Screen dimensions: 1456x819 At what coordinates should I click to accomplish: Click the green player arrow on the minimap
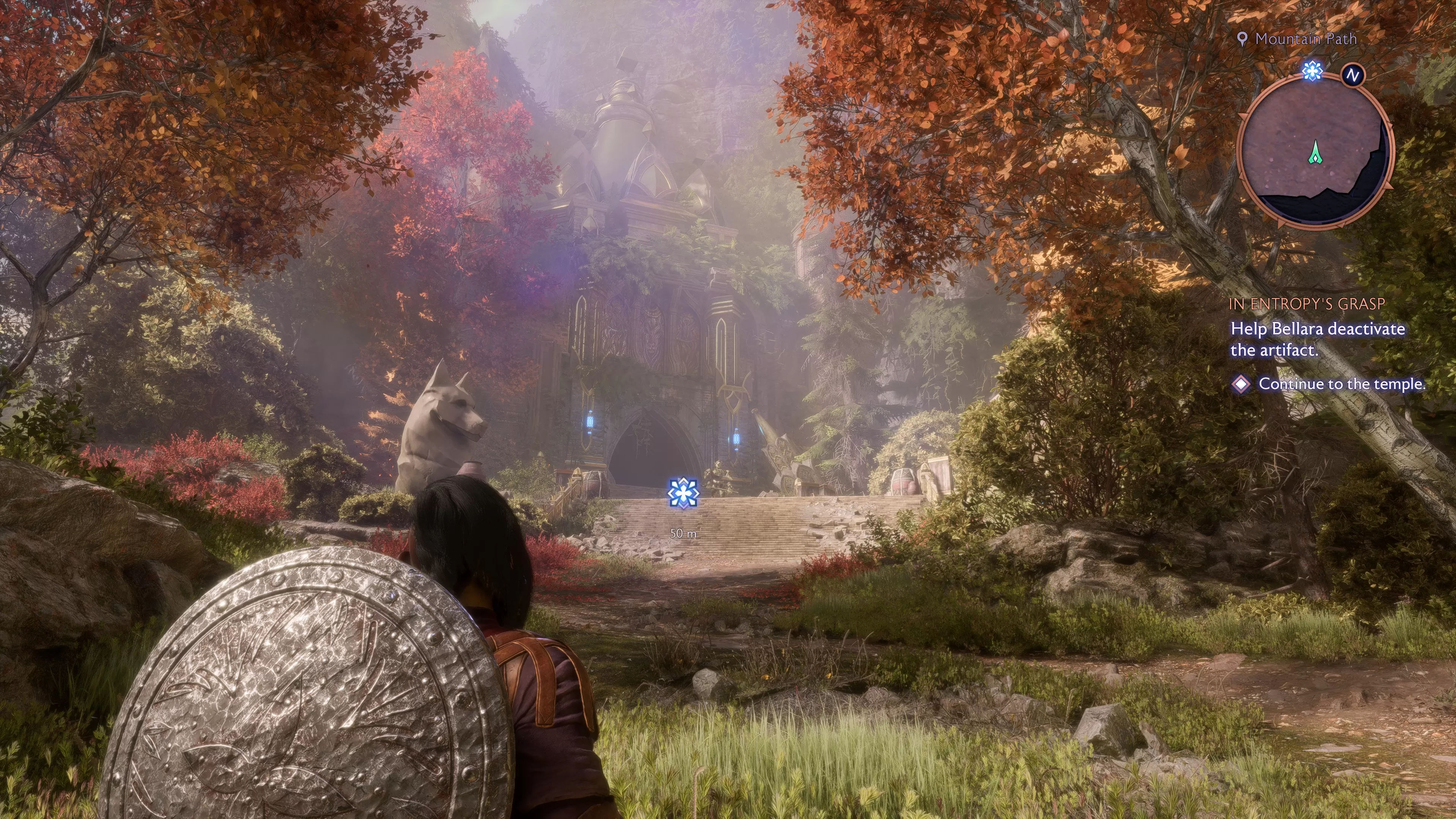pyautogui.click(x=1316, y=152)
